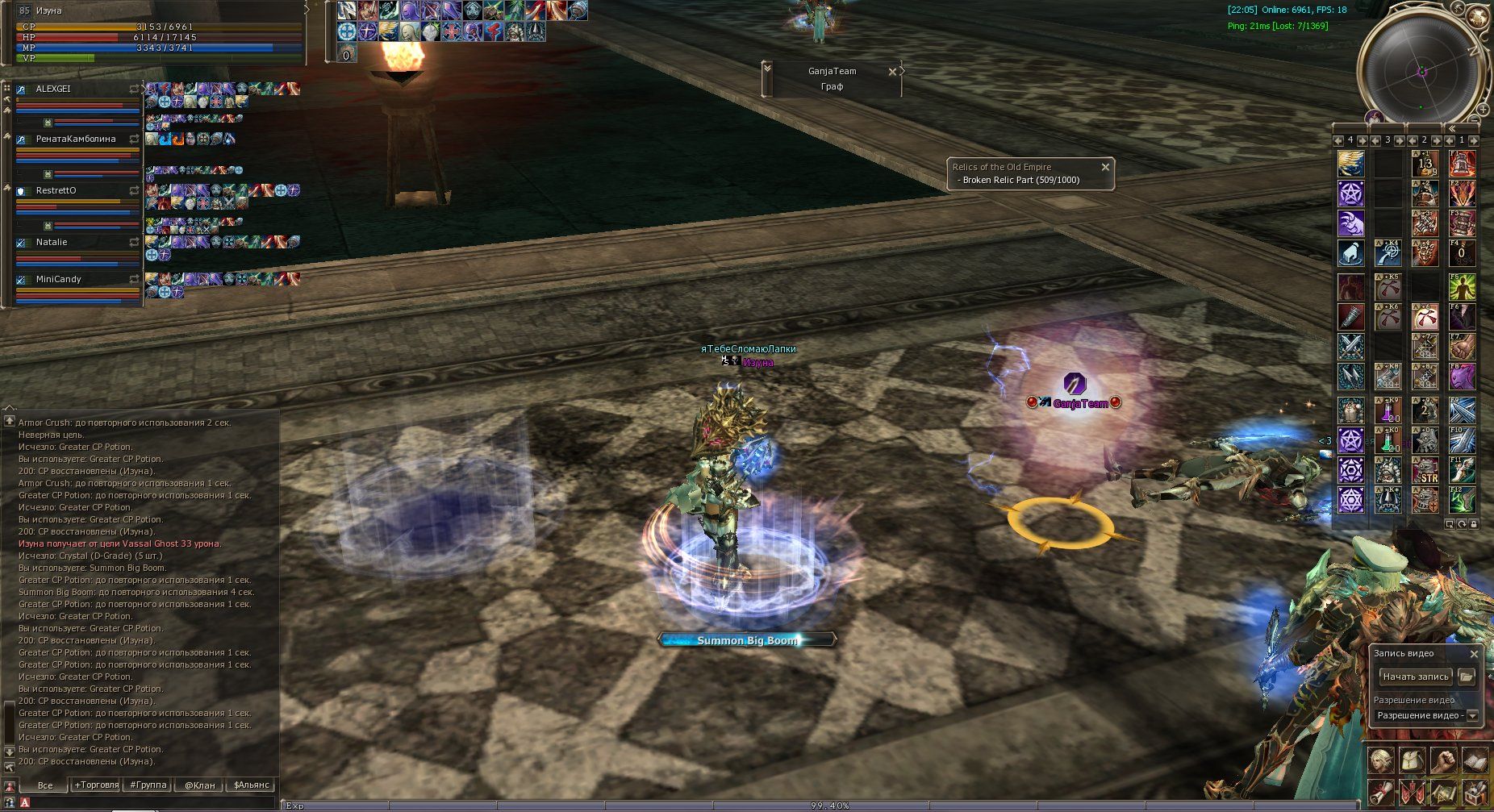Open the recordings folder button

[x=1467, y=677]
